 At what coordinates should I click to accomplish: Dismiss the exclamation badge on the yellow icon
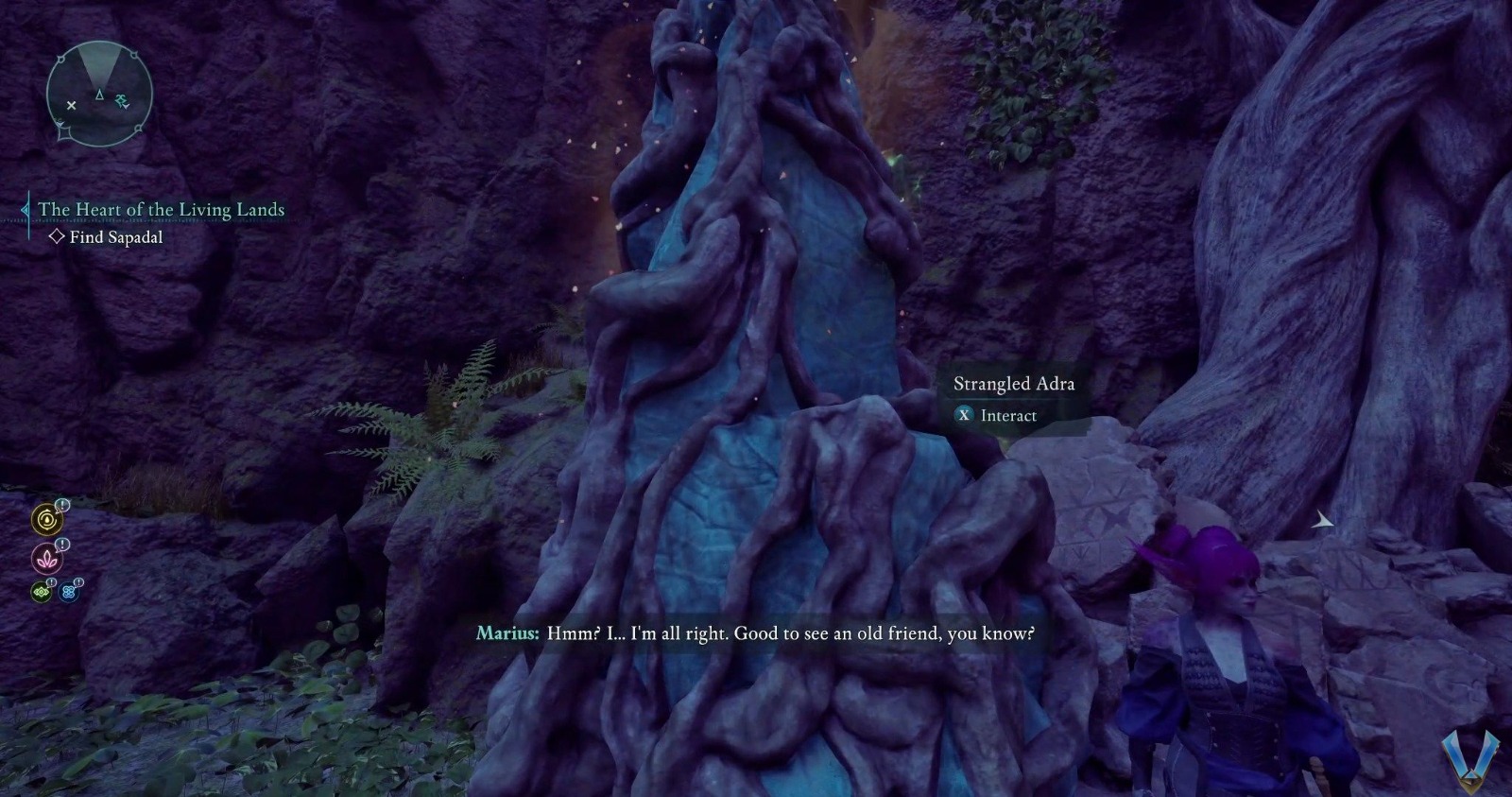[x=62, y=505]
